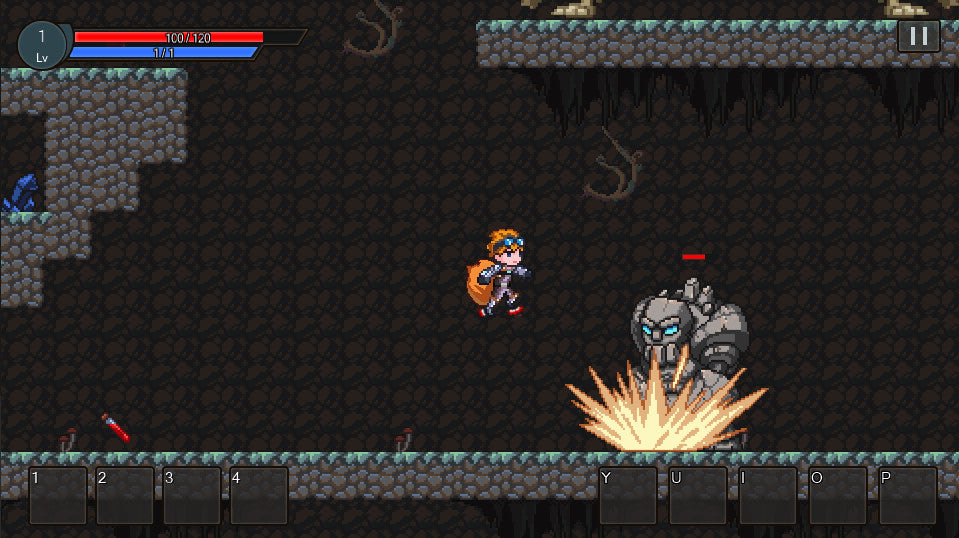Activate the hotbar slot labeled 3
The image size is (959, 538).
(192, 495)
